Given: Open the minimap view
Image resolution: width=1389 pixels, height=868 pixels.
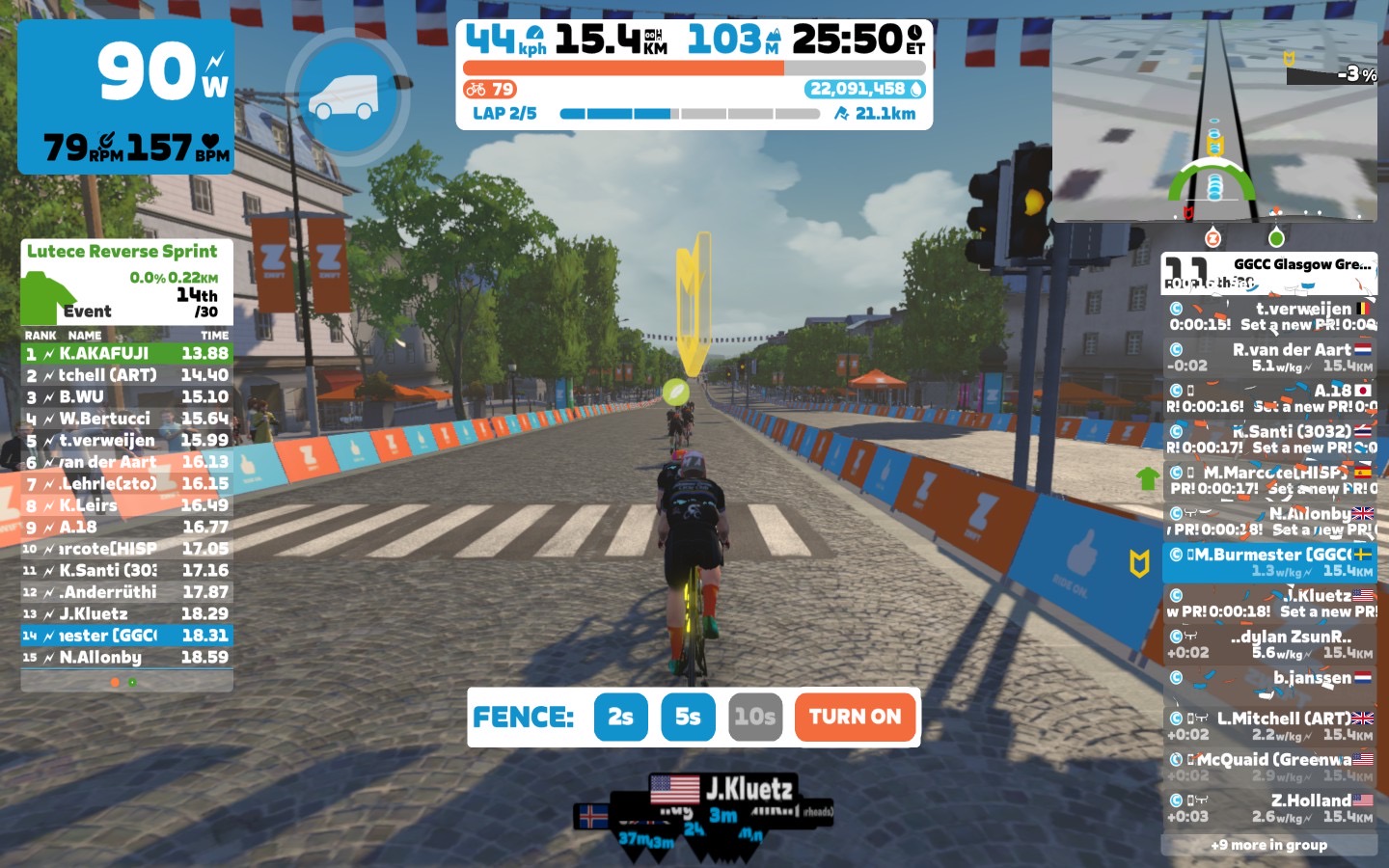Looking at the screenshot, I should (1214, 121).
